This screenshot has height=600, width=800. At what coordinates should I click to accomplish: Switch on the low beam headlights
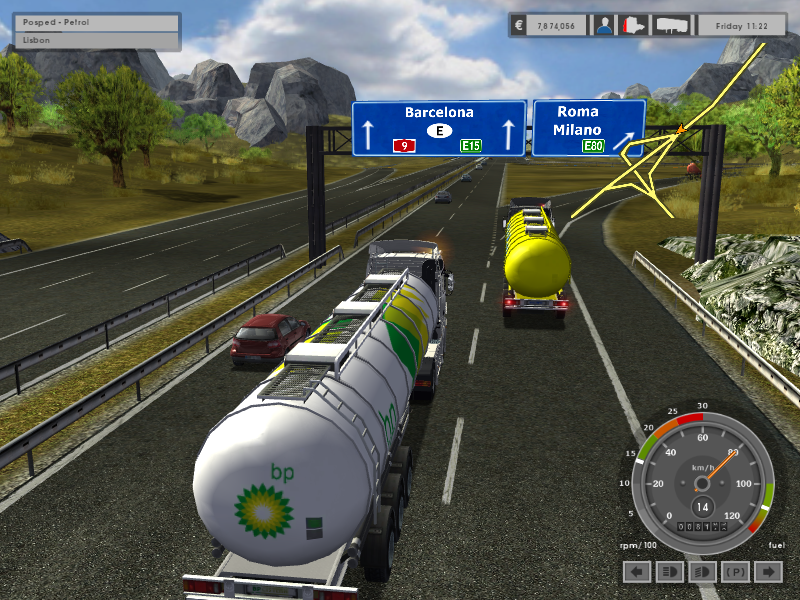coord(702,571)
